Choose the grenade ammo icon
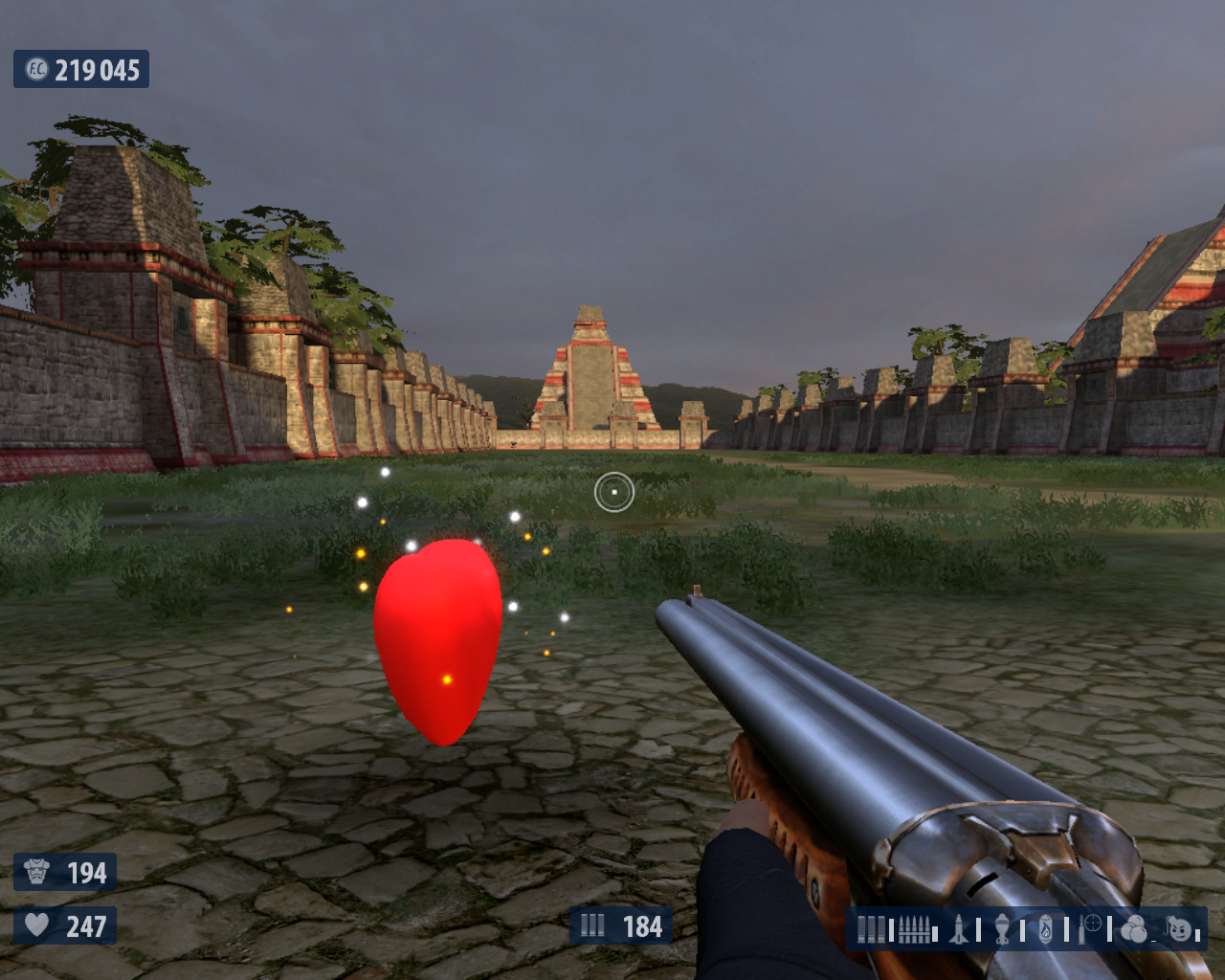Viewport: 1225px width, 980px height. pyautogui.click(x=1002, y=929)
